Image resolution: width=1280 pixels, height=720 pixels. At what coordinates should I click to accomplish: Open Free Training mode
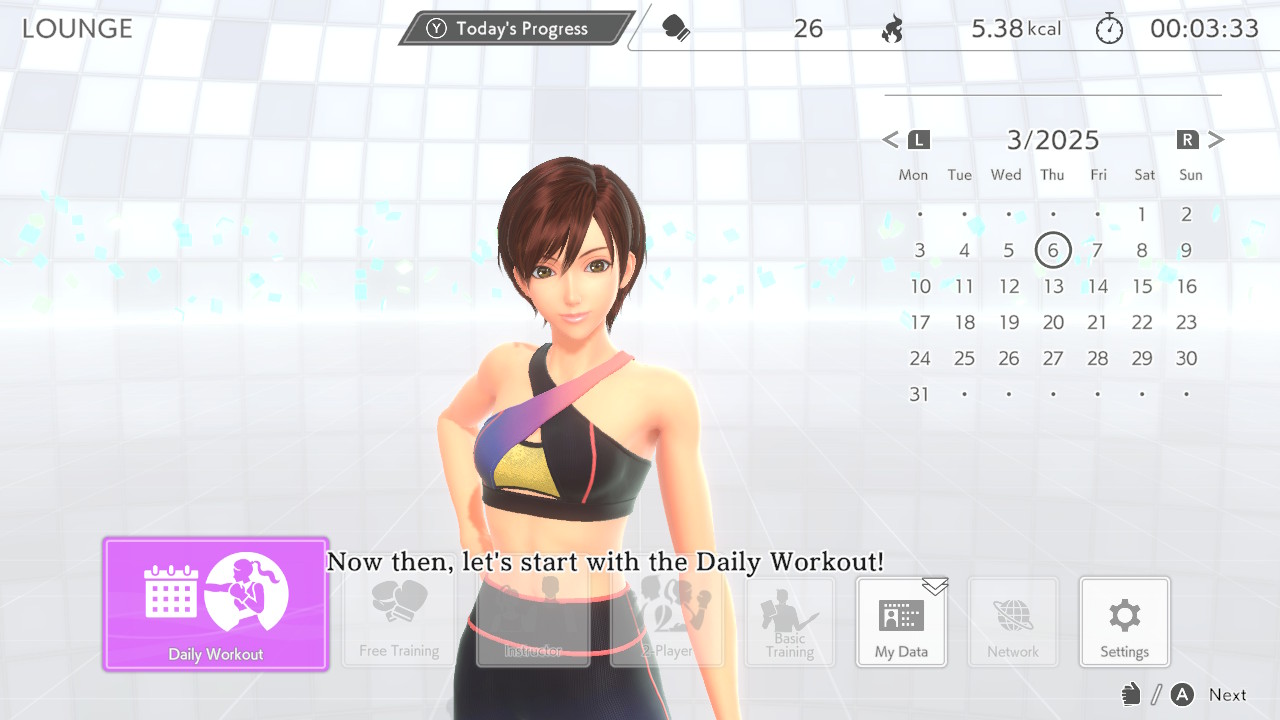[399, 622]
